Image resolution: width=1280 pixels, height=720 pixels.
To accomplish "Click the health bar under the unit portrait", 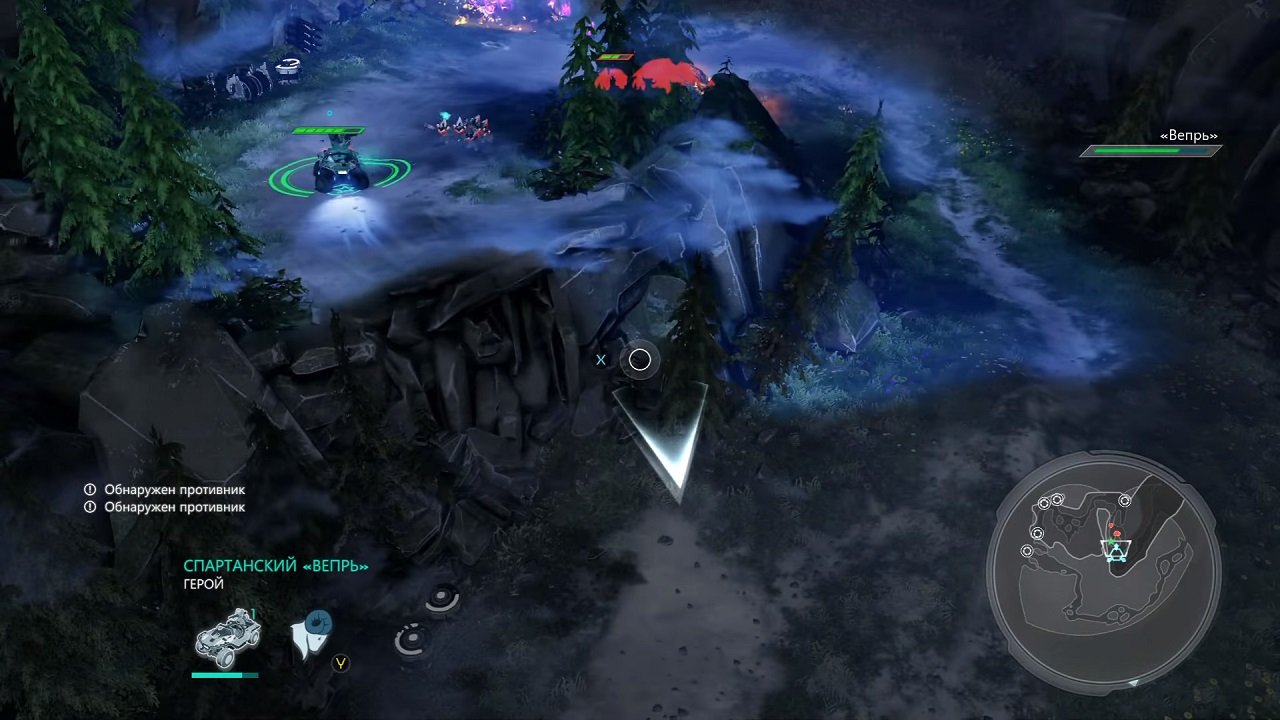I will click(224, 676).
